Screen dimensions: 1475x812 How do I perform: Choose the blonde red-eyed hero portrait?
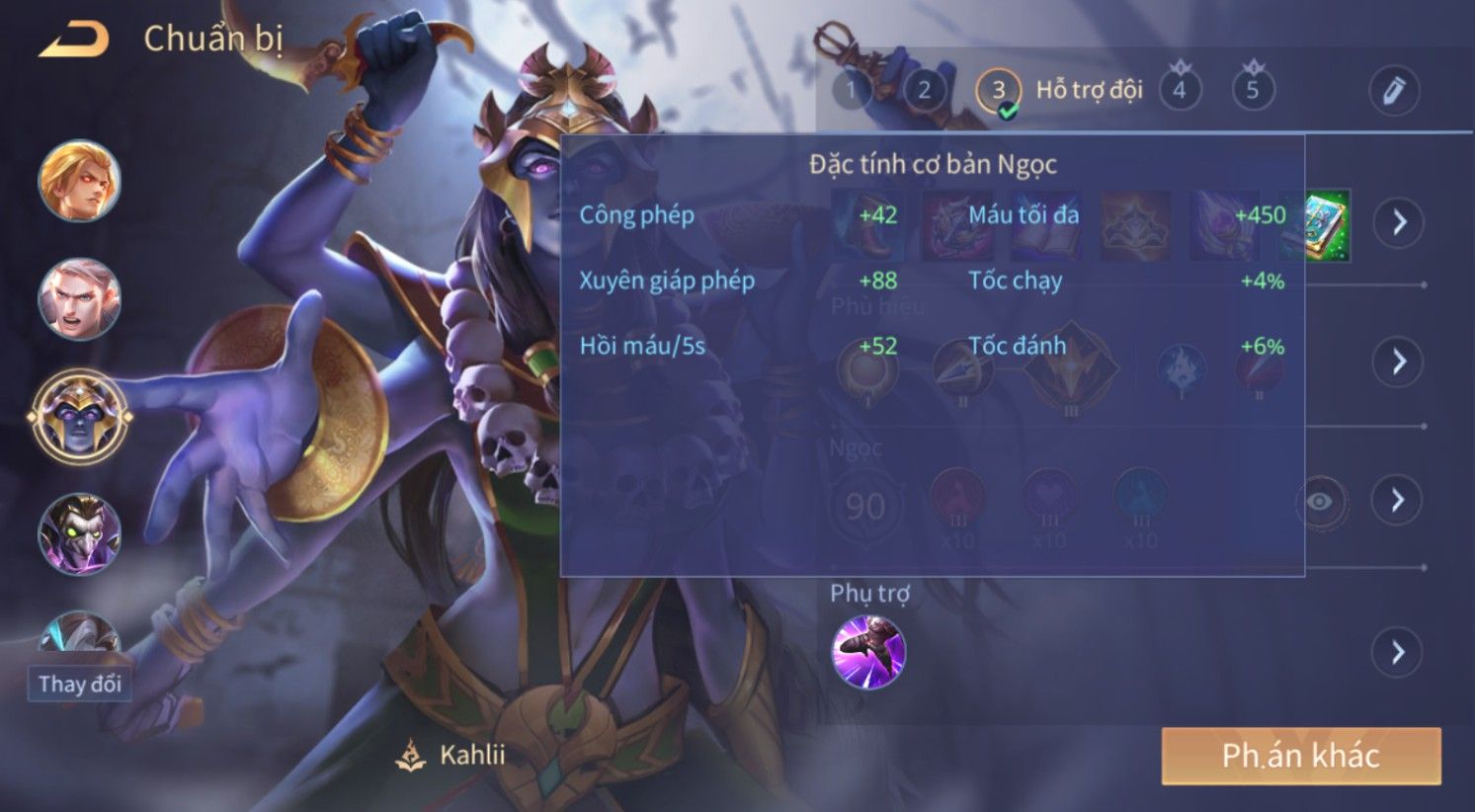point(79,181)
